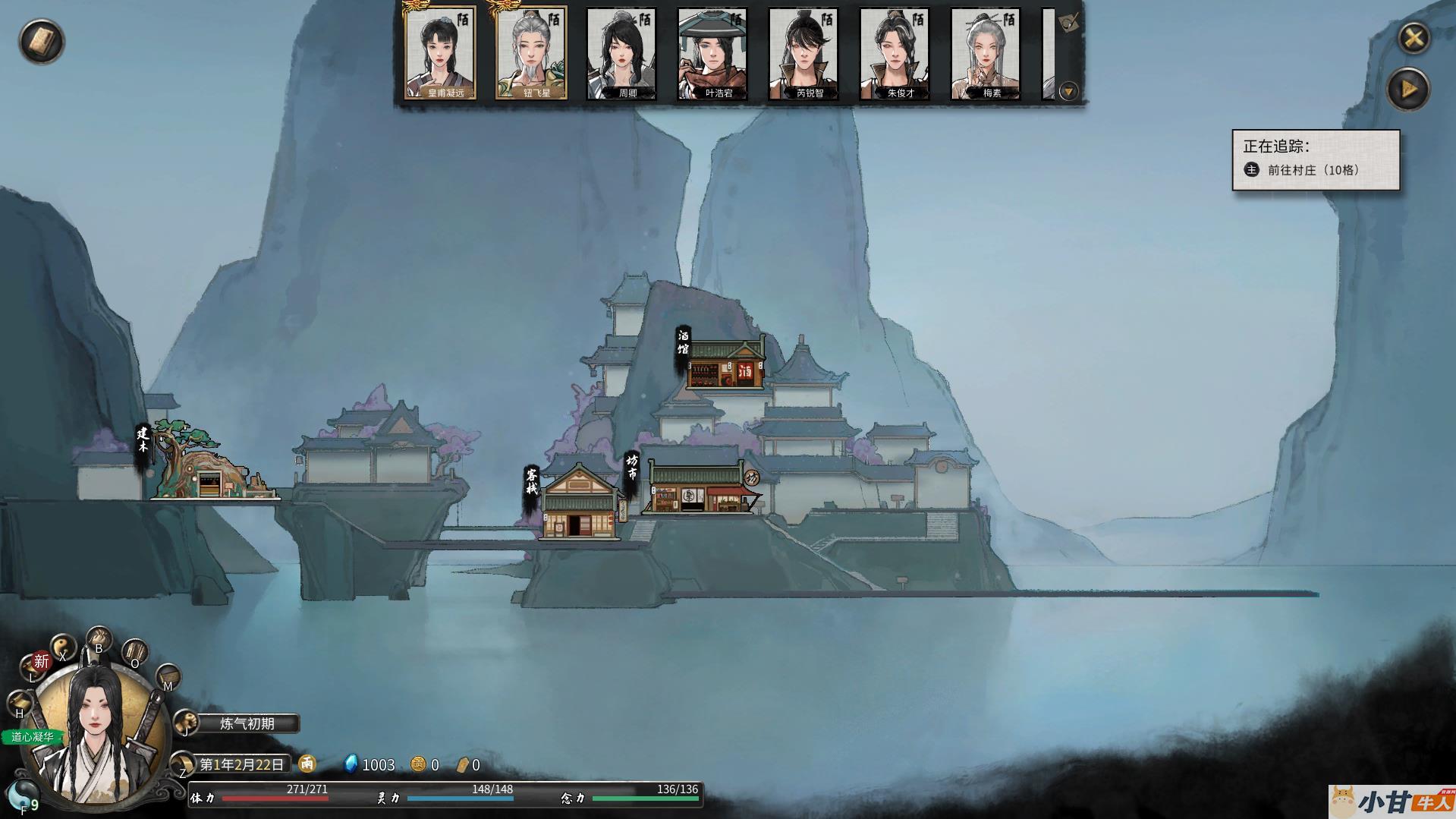Viewport: 1456px width, 819px height.
Task: Select the 皇甫凝远 character portrait
Action: pyautogui.click(x=440, y=53)
